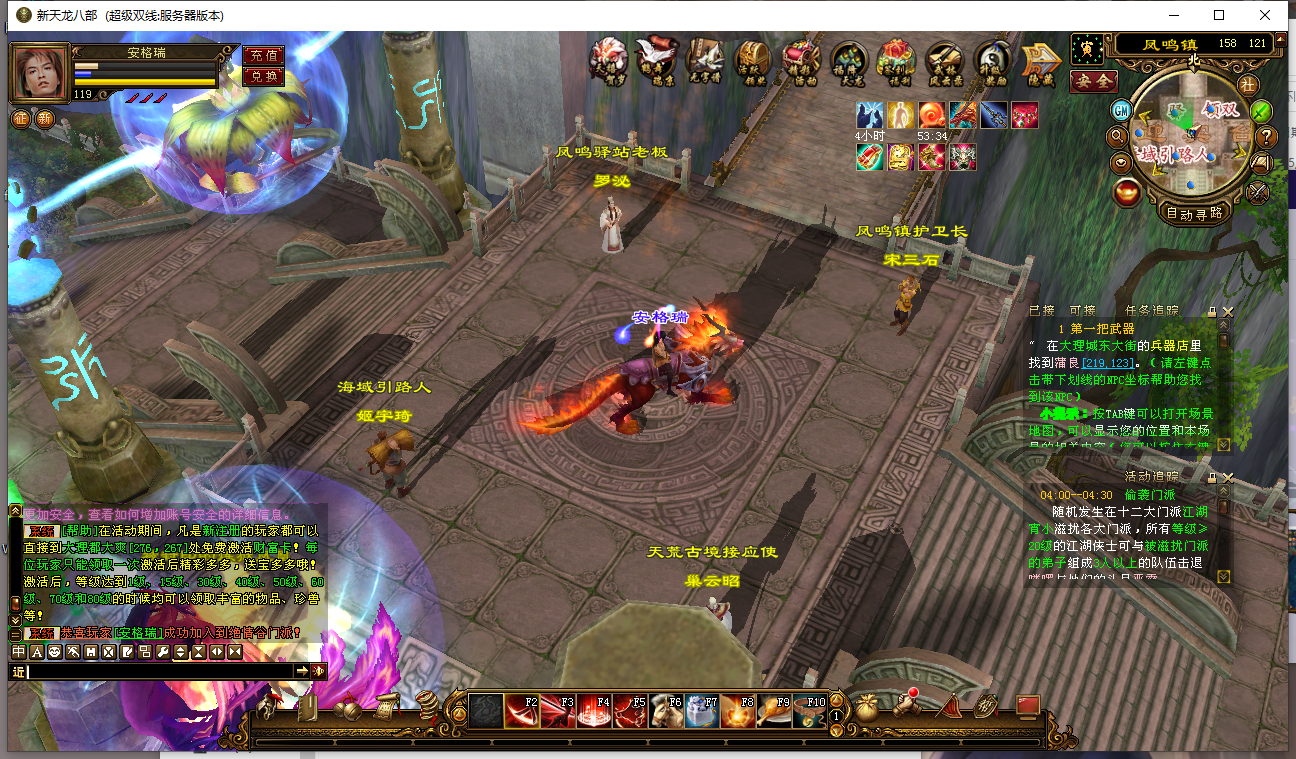Open the 充值 recharge button
The height and width of the screenshot is (759, 1296).
(x=263, y=55)
